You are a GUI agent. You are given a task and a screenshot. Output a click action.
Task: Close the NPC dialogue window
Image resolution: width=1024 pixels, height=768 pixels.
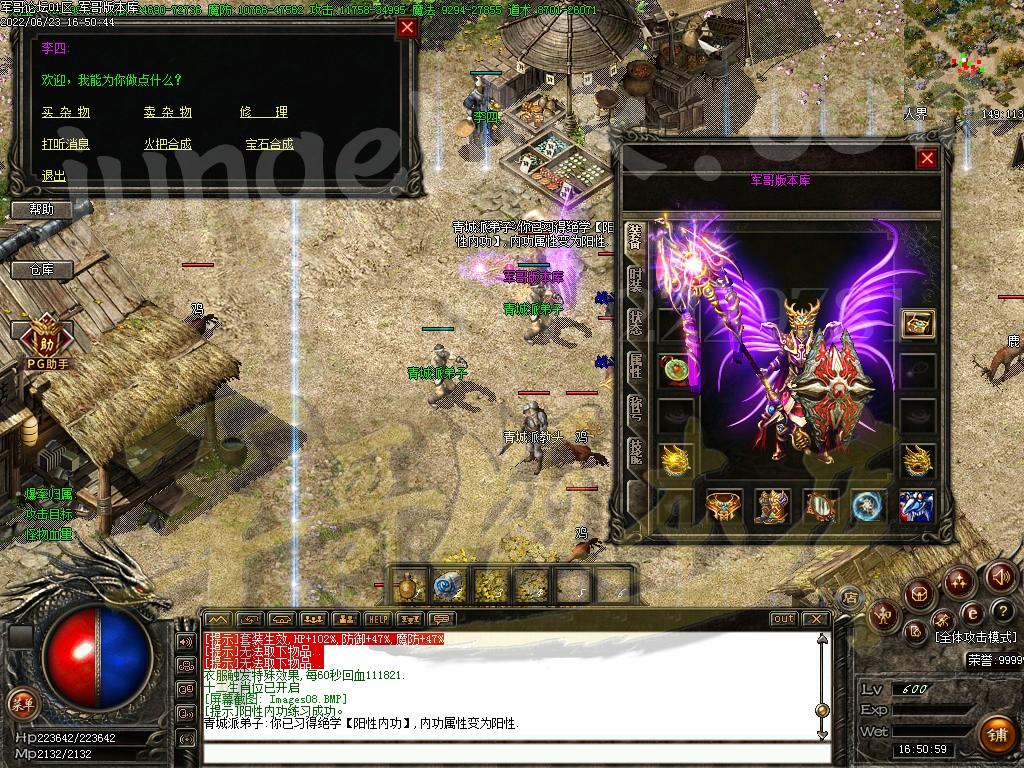[407, 28]
